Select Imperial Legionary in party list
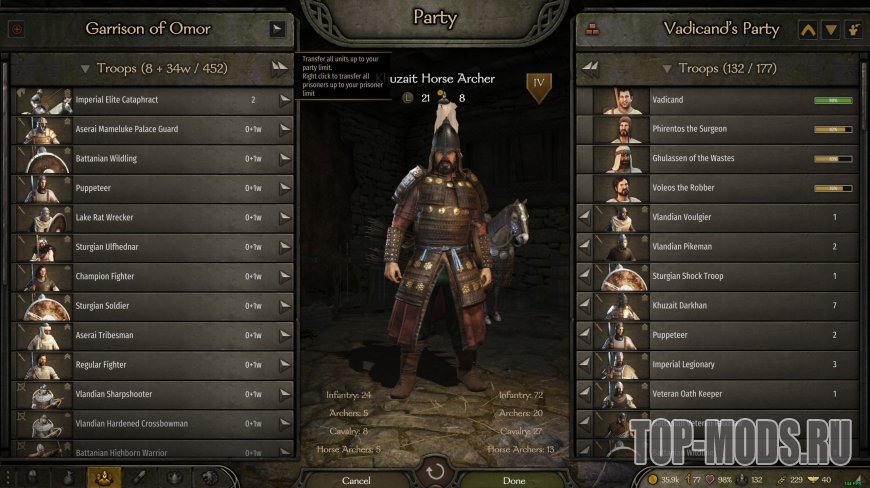The image size is (870, 488). 720,364
